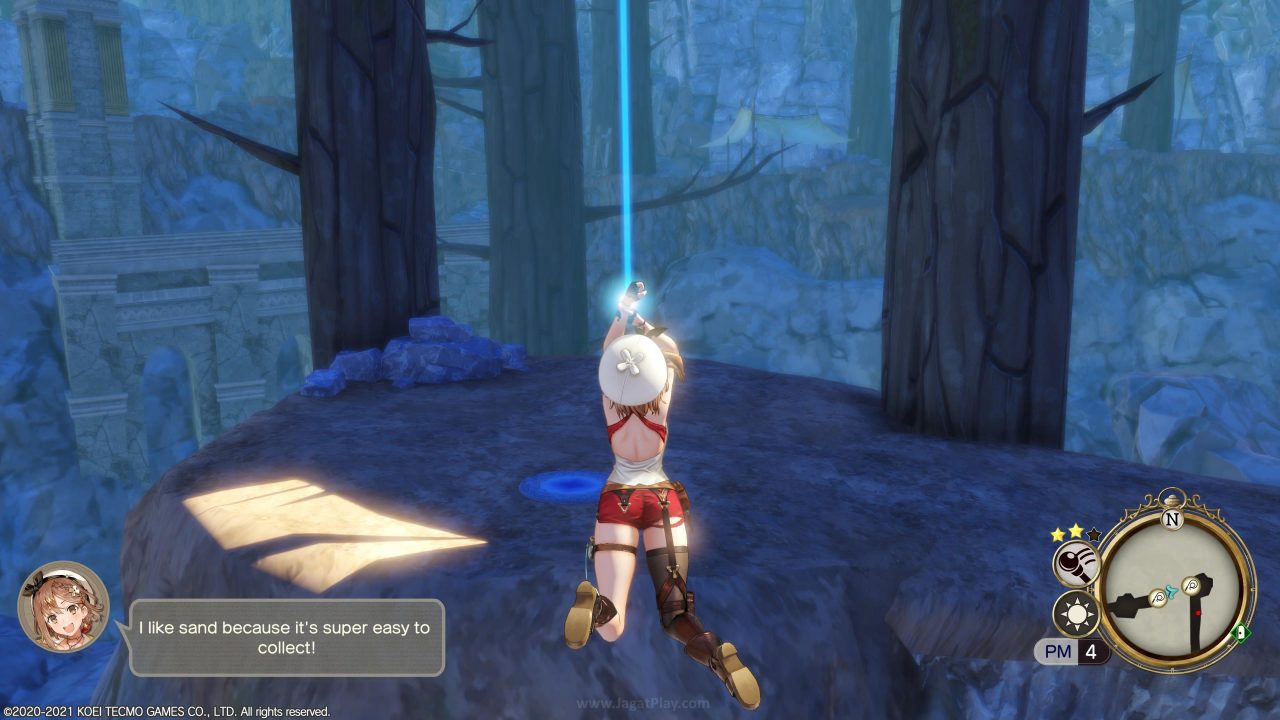Click the N compass north indicator
Viewport: 1280px width, 720px height.
[1173, 520]
